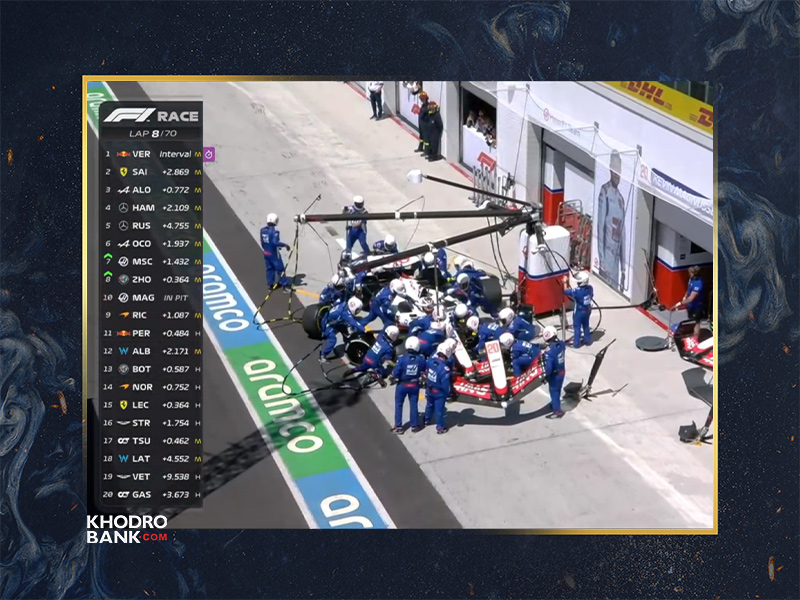Image resolution: width=800 pixels, height=600 pixels.
Task: Select the BOT leaderboard row
Action: pyautogui.click(x=150, y=369)
